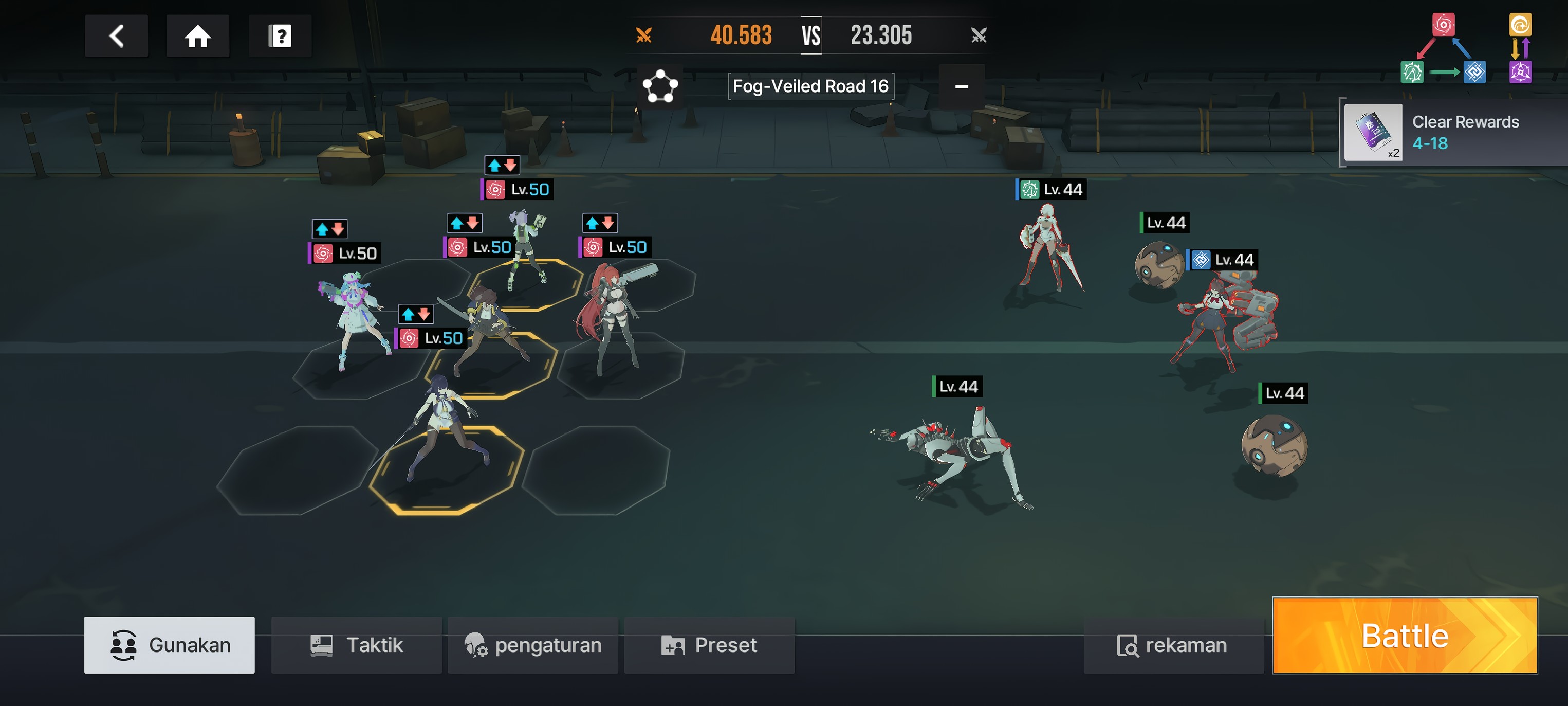
Task: View the Clear Rewards 4-18 item
Action: [1373, 132]
